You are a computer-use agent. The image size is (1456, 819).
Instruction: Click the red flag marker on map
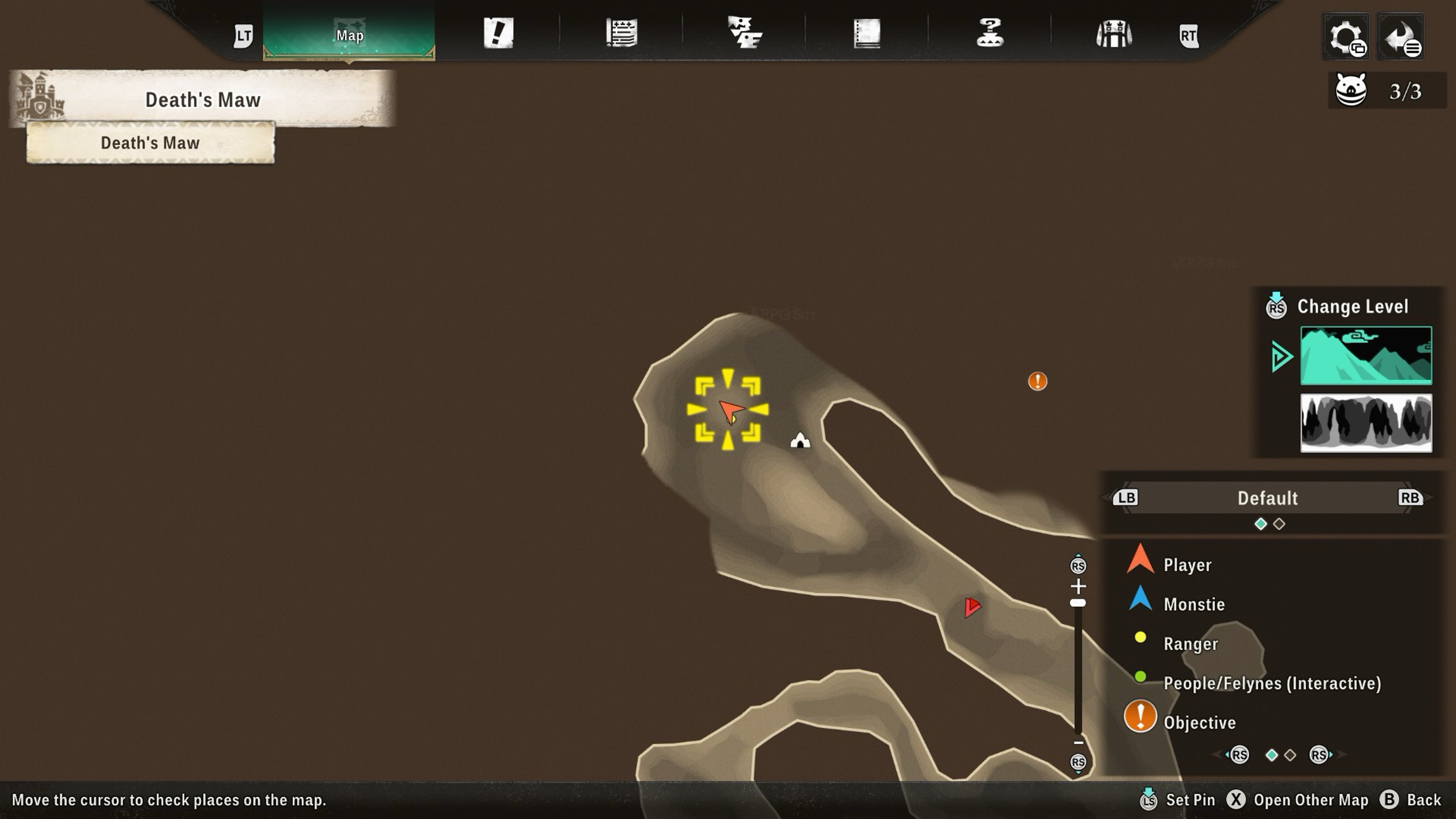coord(972,607)
